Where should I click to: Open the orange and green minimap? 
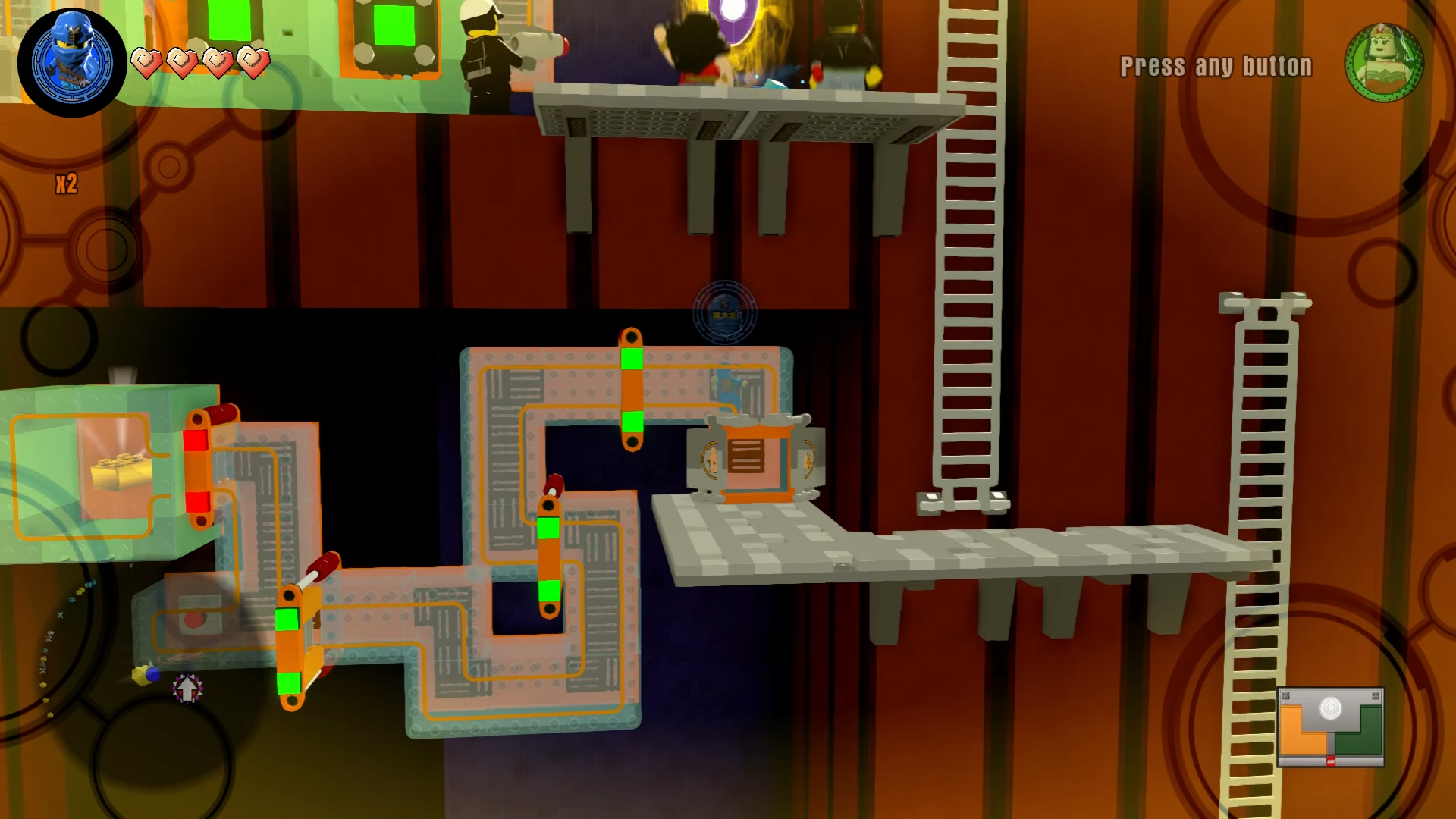point(1330,727)
